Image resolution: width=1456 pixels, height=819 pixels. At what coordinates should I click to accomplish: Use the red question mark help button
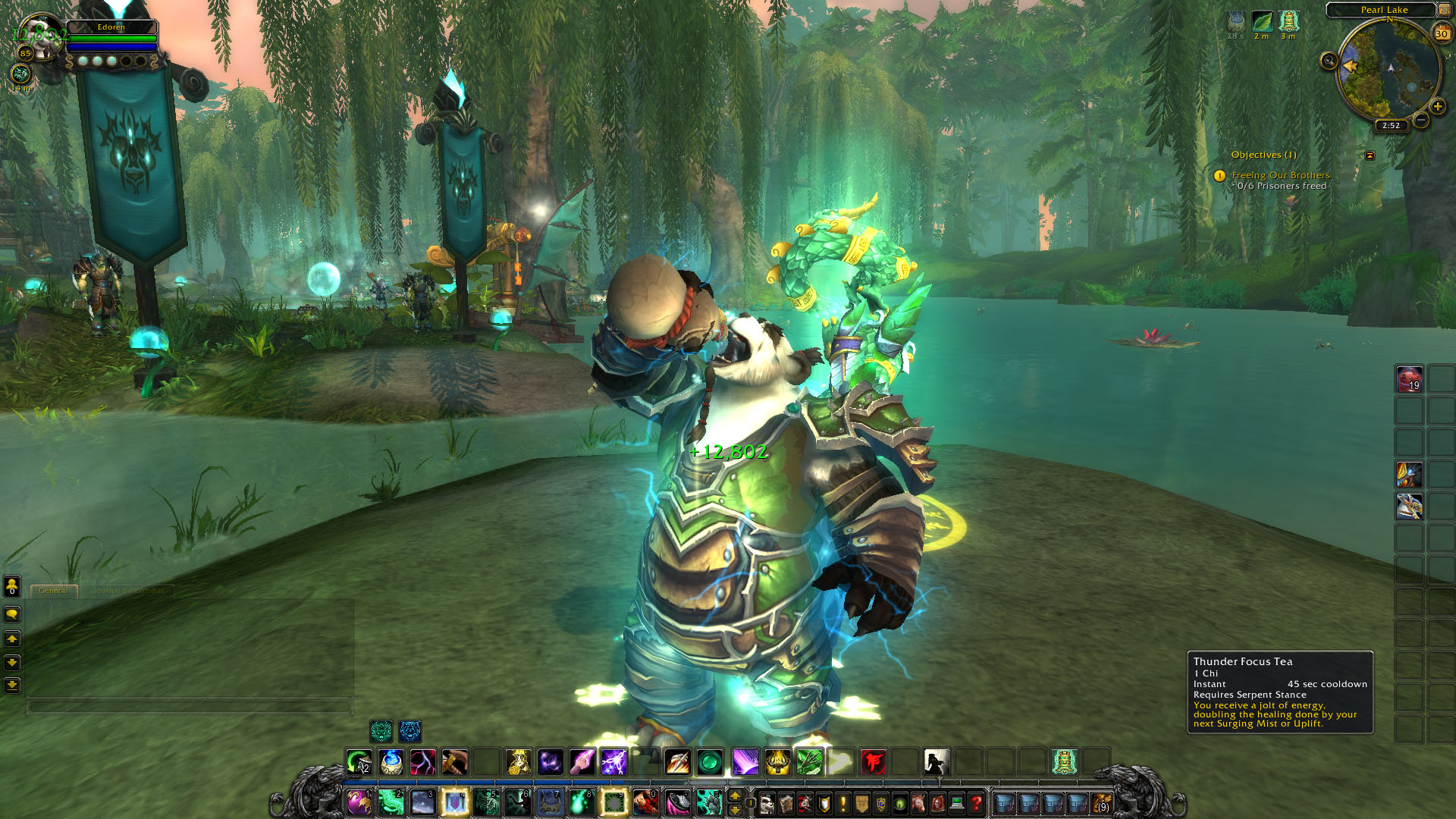coord(977,802)
